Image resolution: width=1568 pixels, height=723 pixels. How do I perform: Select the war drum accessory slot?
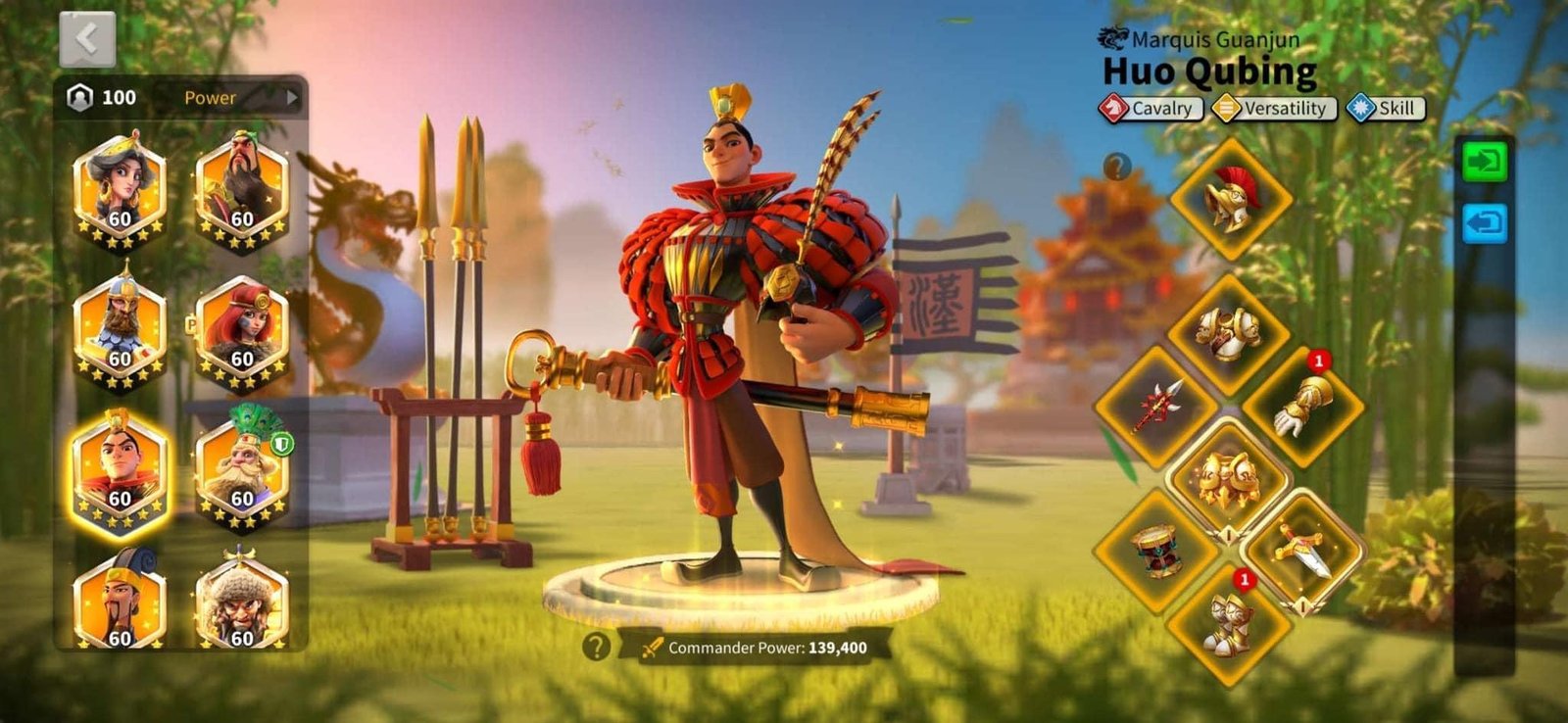coord(1156,550)
